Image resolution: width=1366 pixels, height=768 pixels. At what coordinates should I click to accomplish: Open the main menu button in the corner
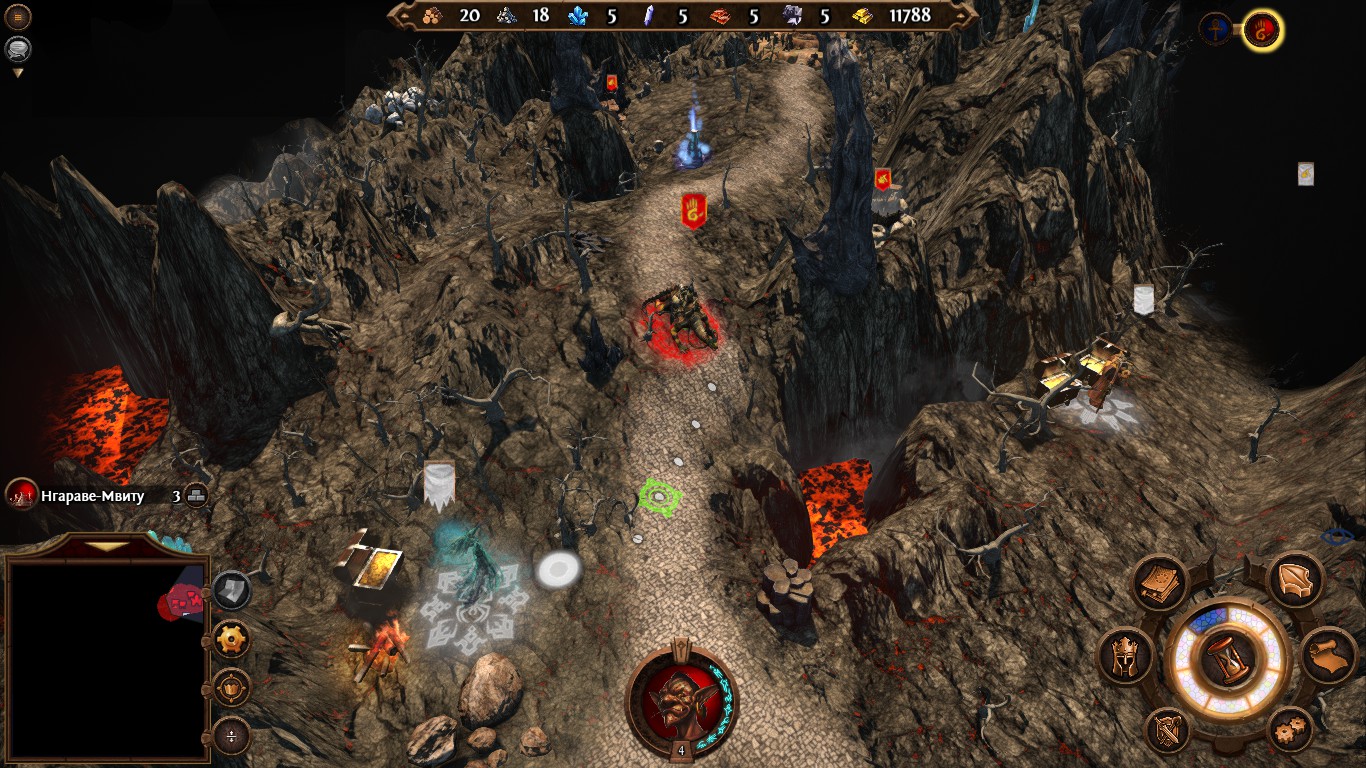coord(18,17)
